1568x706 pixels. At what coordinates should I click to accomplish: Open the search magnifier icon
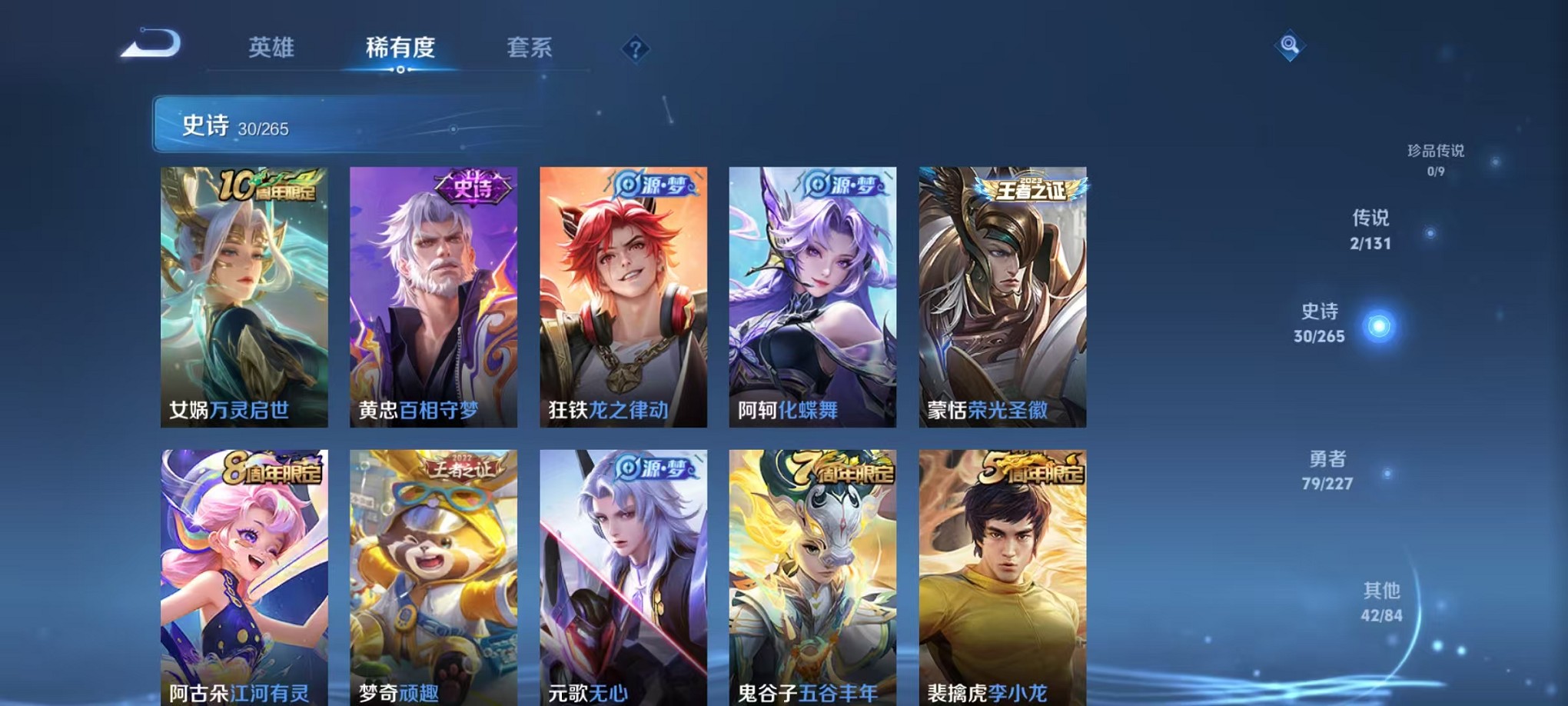(1291, 44)
